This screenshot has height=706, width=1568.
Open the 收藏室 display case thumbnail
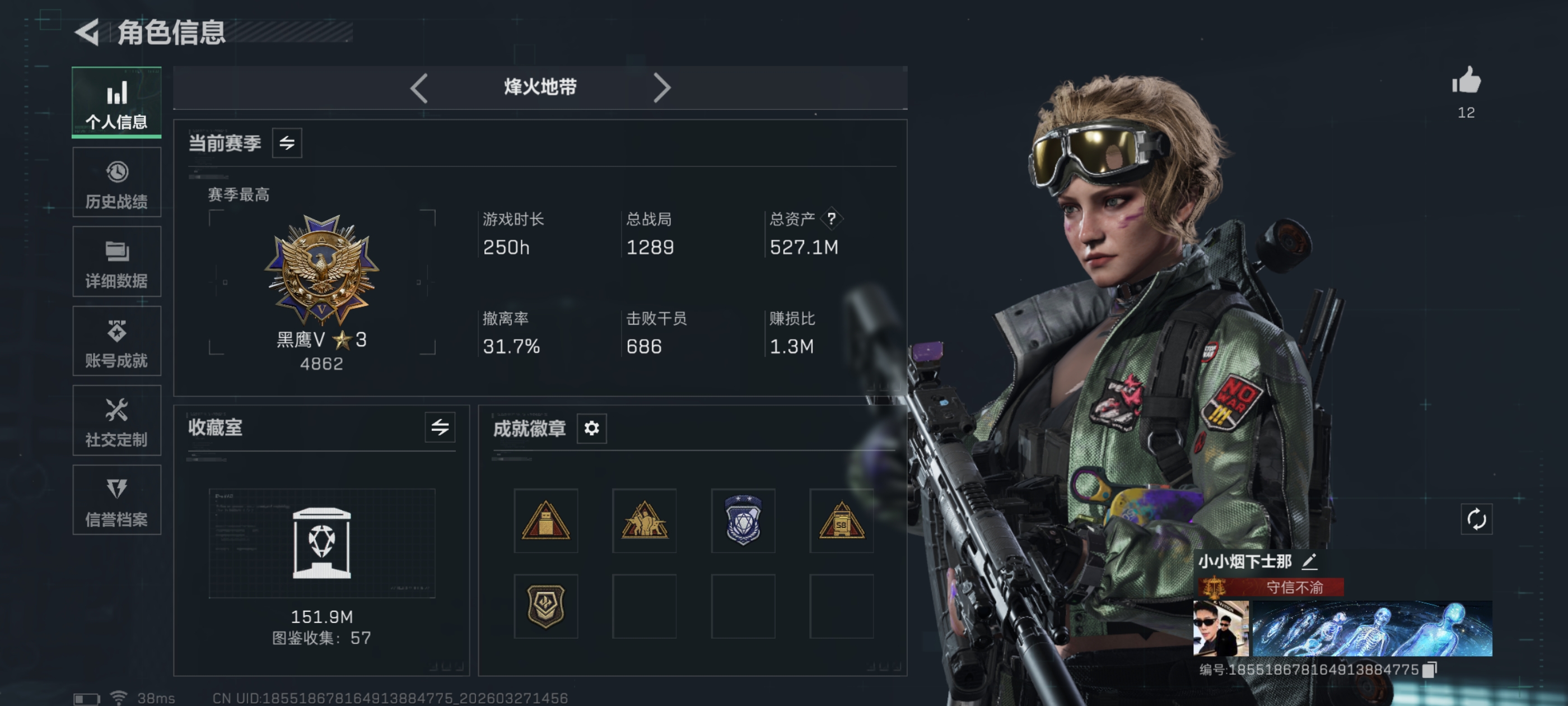321,543
